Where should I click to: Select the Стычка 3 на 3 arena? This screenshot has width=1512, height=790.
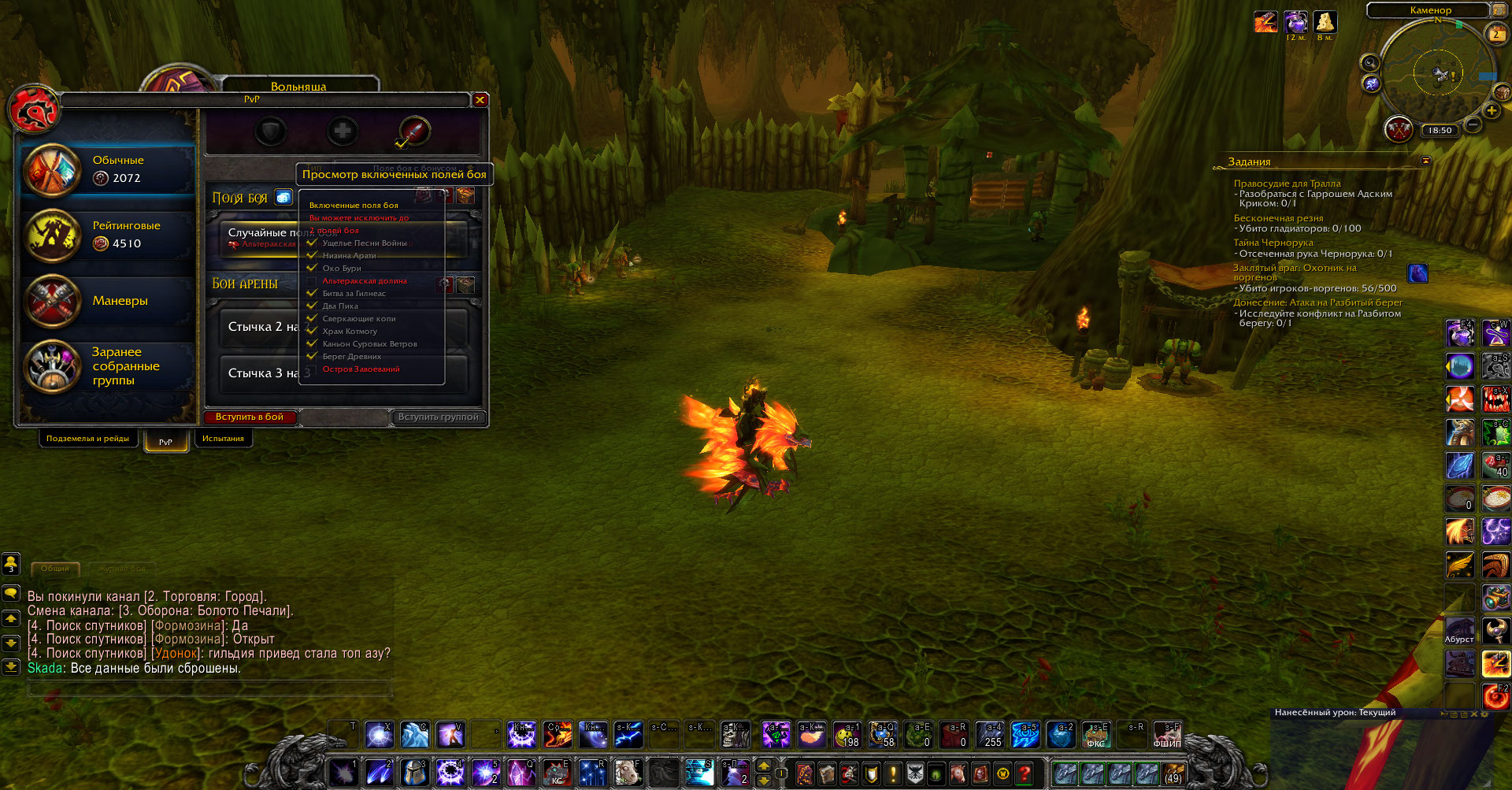point(260,373)
